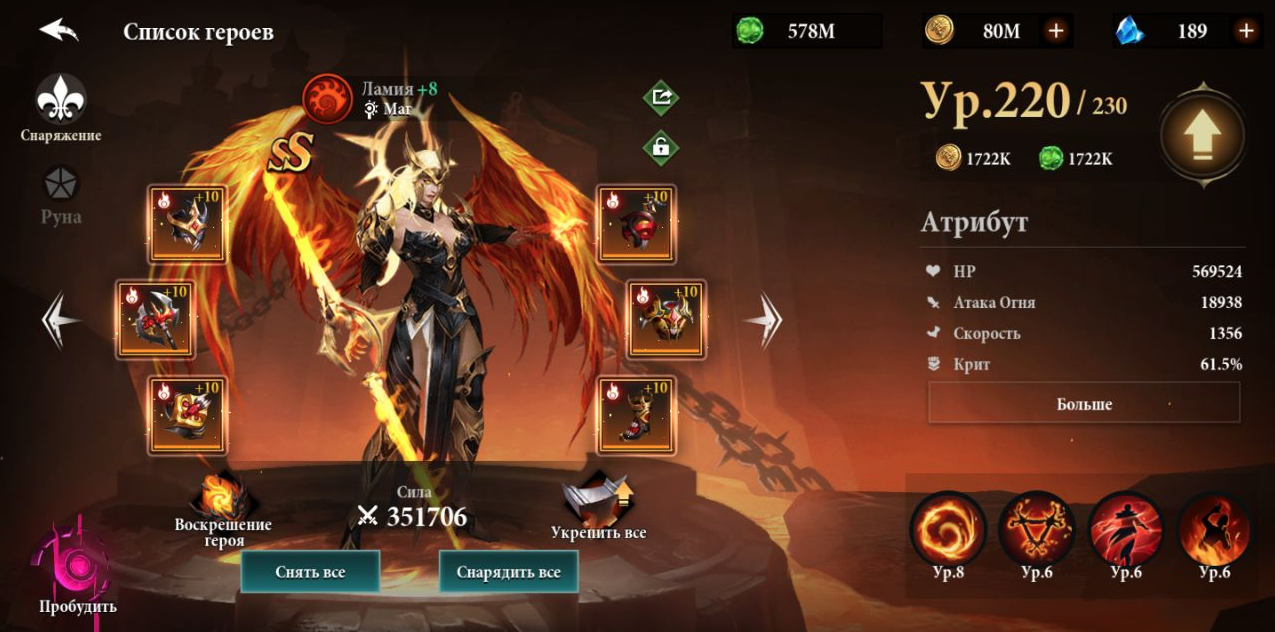Click the Снарядить все button
Image resolution: width=1275 pixels, height=632 pixels.
508,572
